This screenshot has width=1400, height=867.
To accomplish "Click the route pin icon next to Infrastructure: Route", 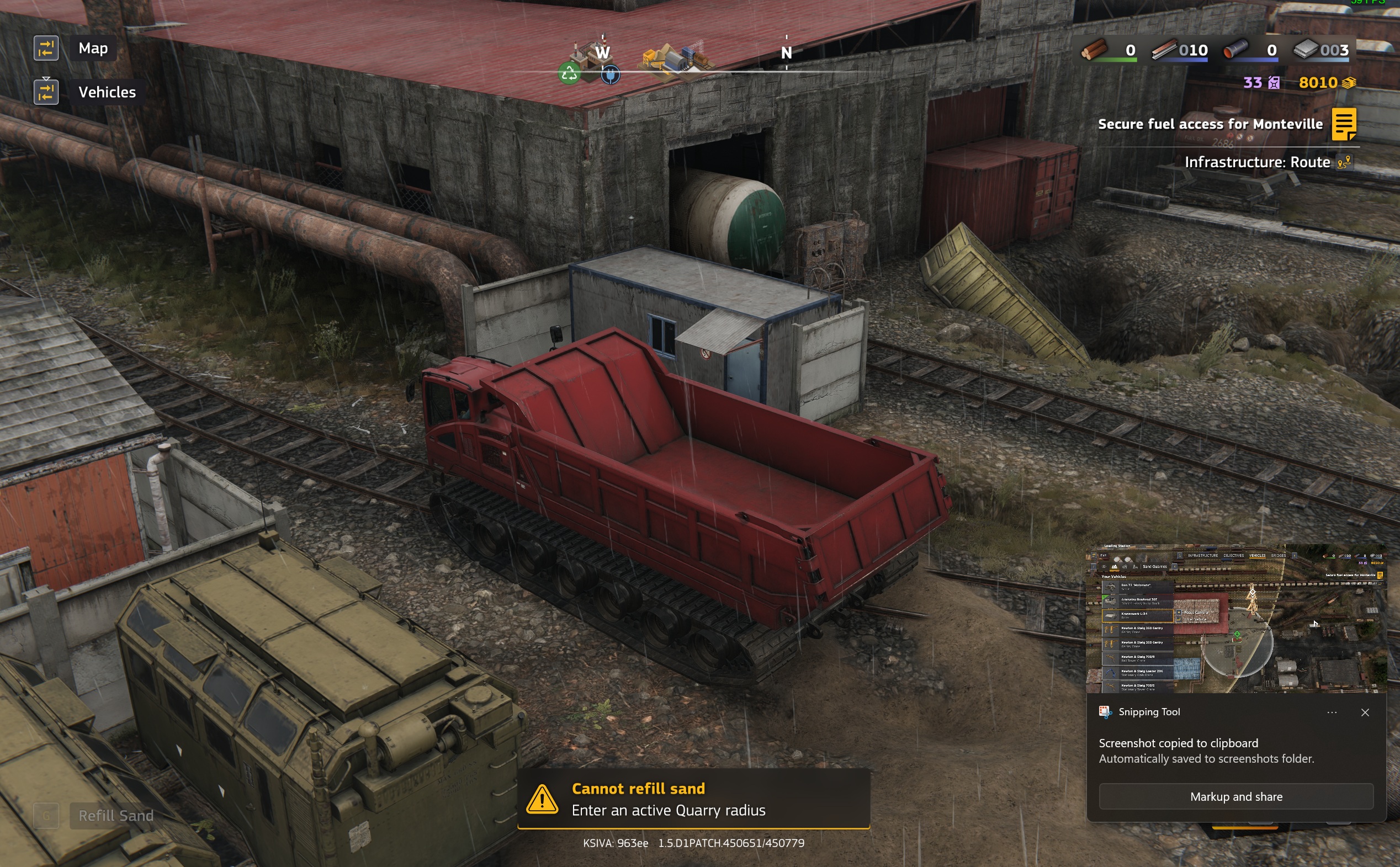I will pyautogui.click(x=1345, y=162).
